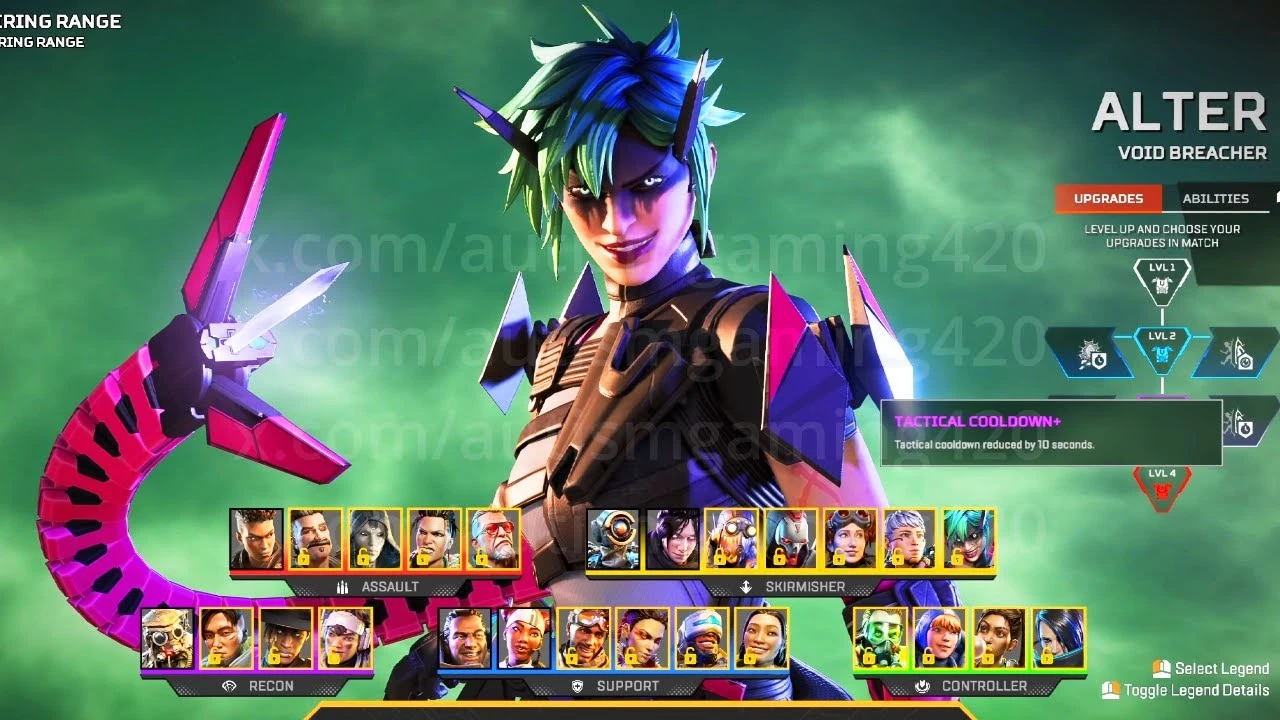
Task: Click the Support class shield icon
Action: click(x=575, y=687)
